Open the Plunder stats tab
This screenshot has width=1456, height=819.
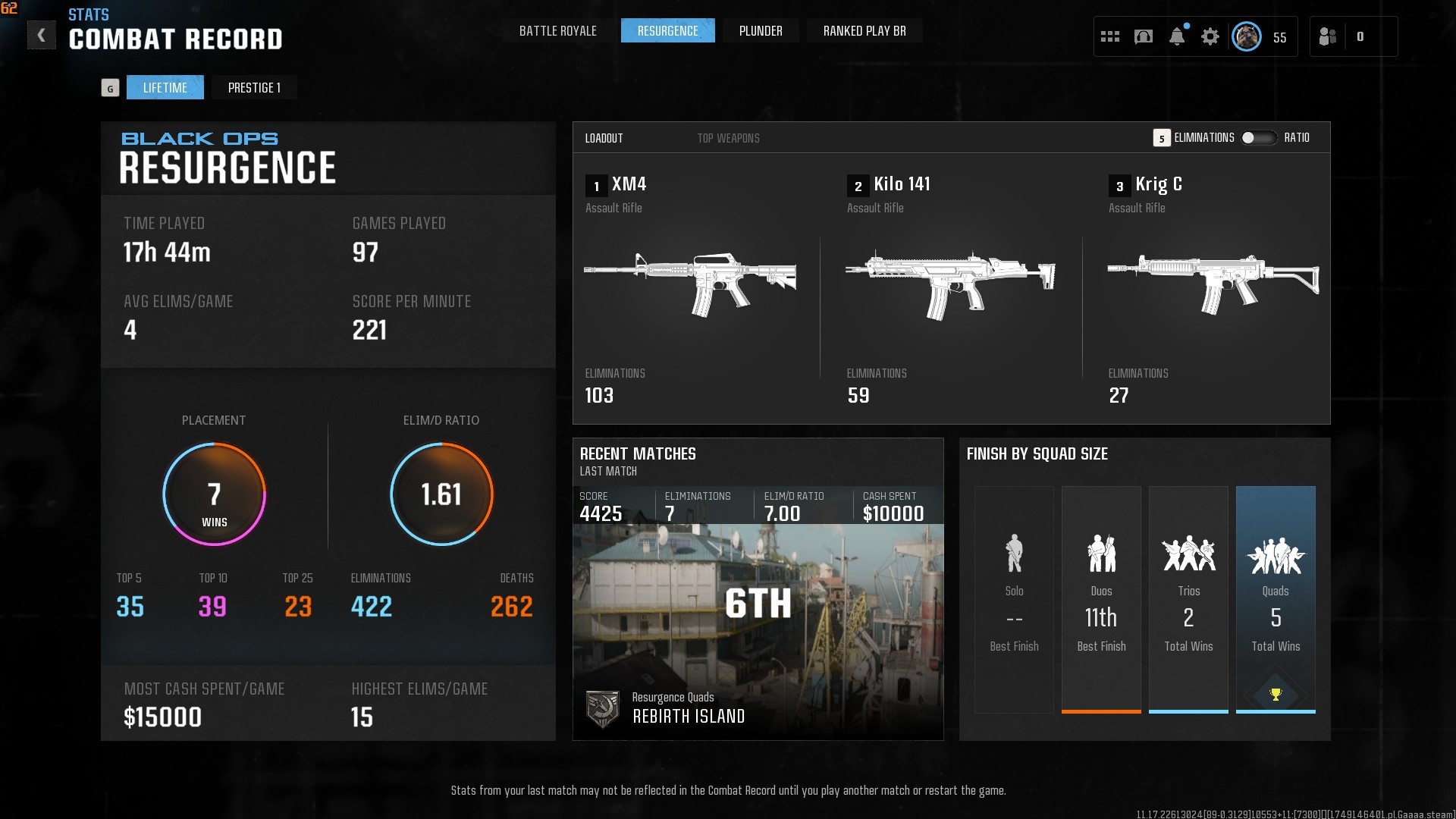click(x=761, y=31)
